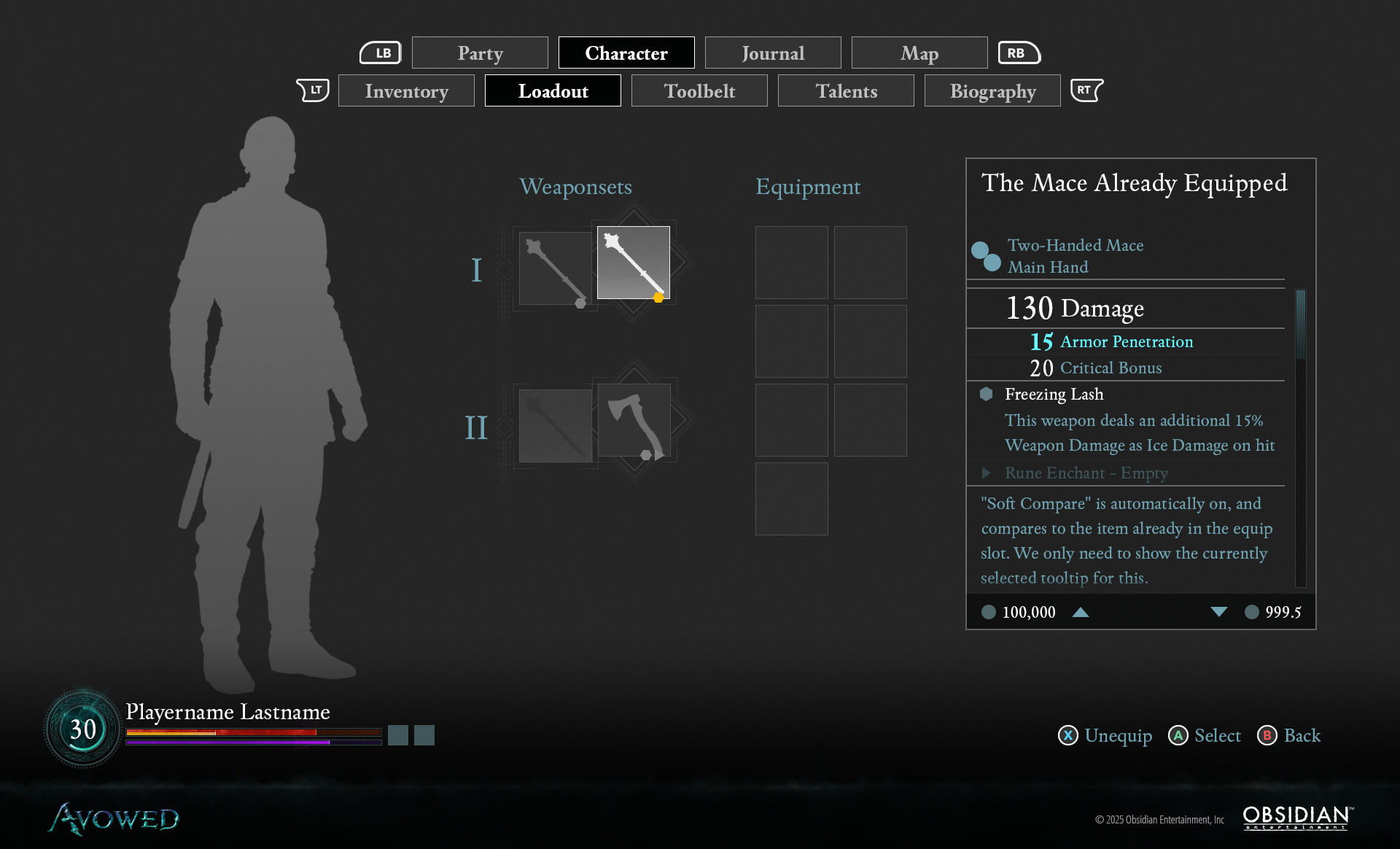This screenshot has height=849, width=1400.
Task: Open the Inventory sub-tab
Action: click(x=406, y=91)
